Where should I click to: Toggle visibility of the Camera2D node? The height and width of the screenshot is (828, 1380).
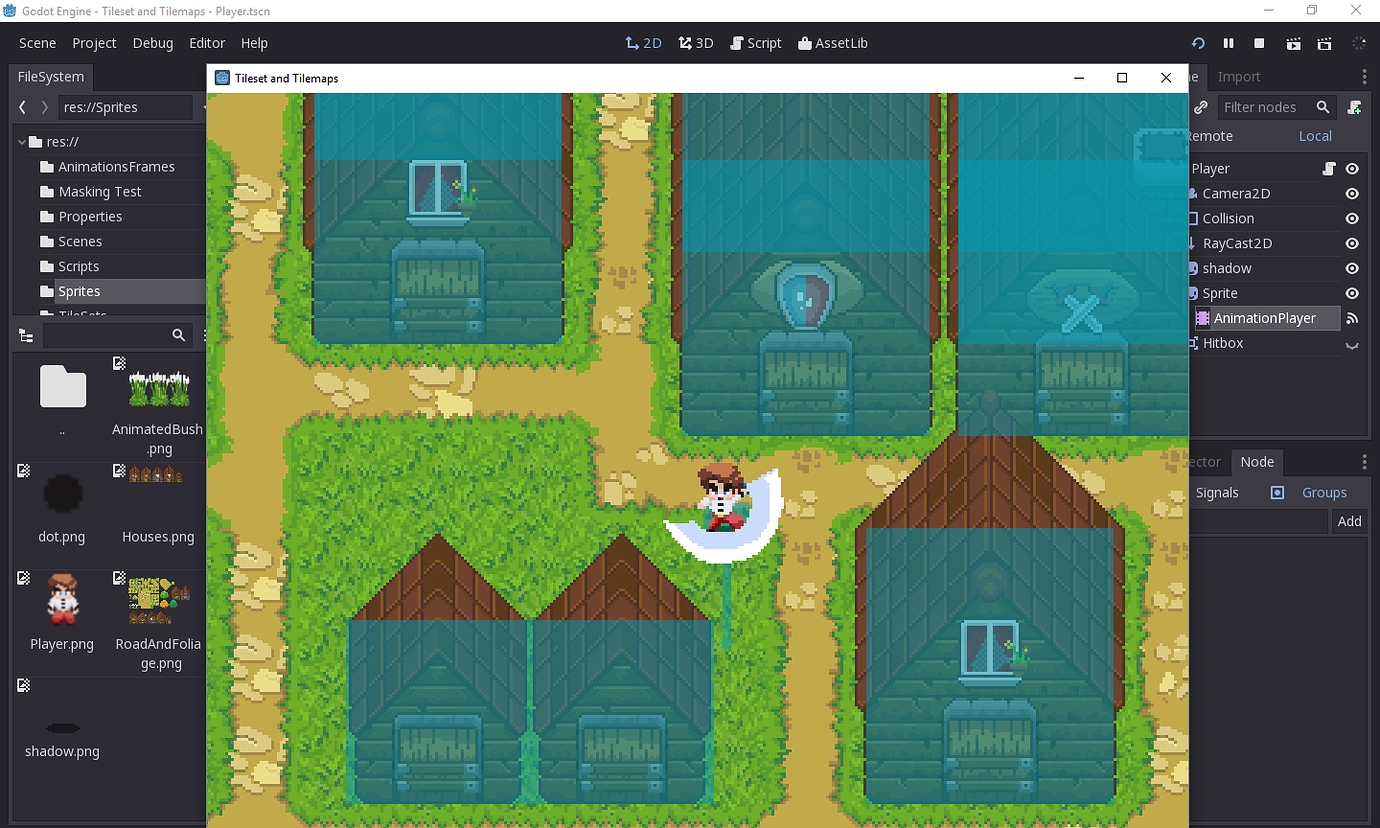(1351, 193)
